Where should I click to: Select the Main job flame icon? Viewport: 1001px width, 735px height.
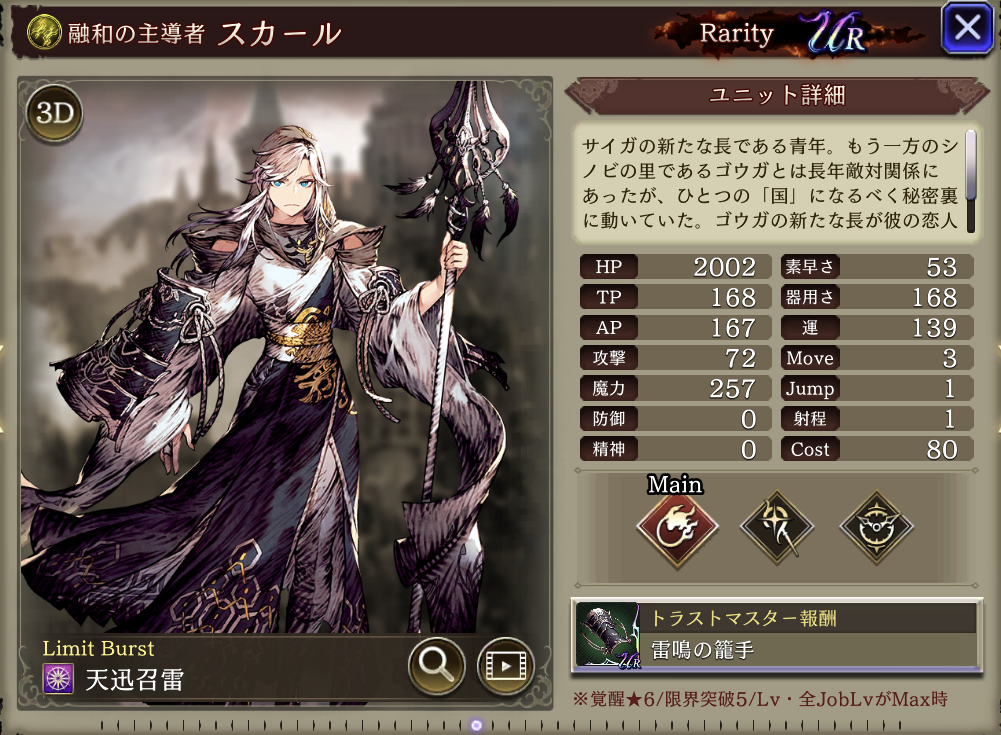click(x=677, y=528)
